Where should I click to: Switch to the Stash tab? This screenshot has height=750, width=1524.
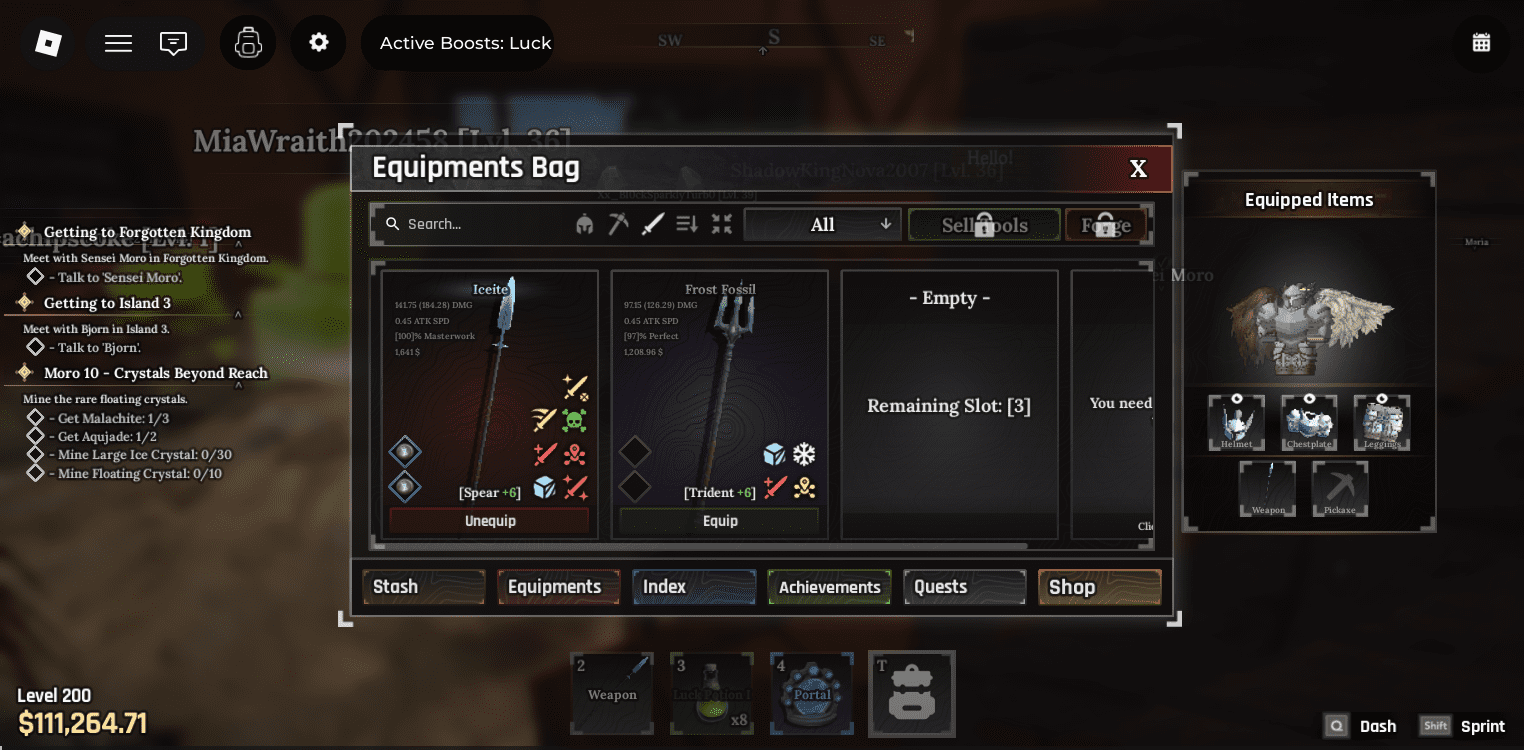pyautogui.click(x=423, y=587)
